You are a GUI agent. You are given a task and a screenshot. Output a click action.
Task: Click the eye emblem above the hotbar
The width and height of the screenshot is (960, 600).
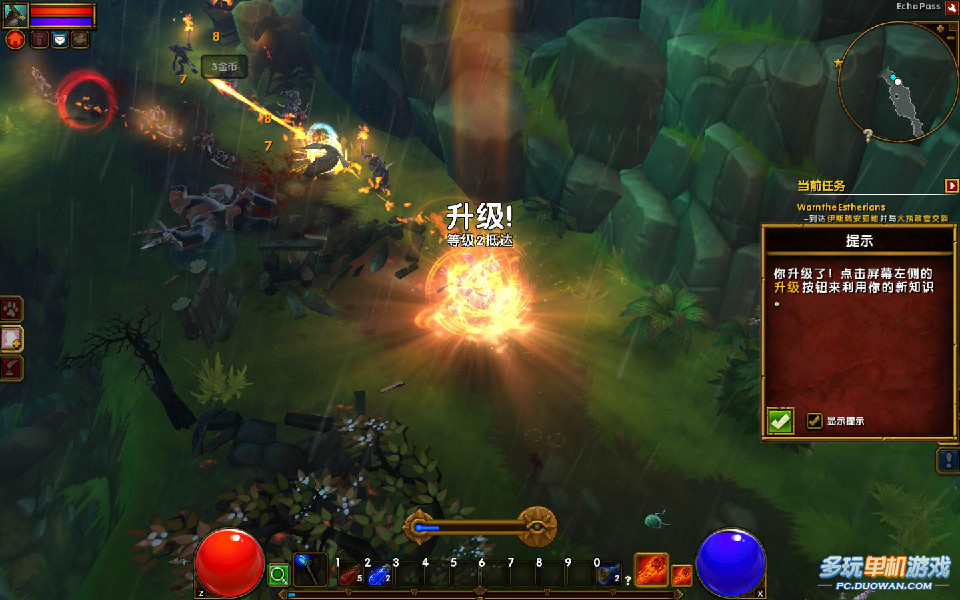coord(538,525)
